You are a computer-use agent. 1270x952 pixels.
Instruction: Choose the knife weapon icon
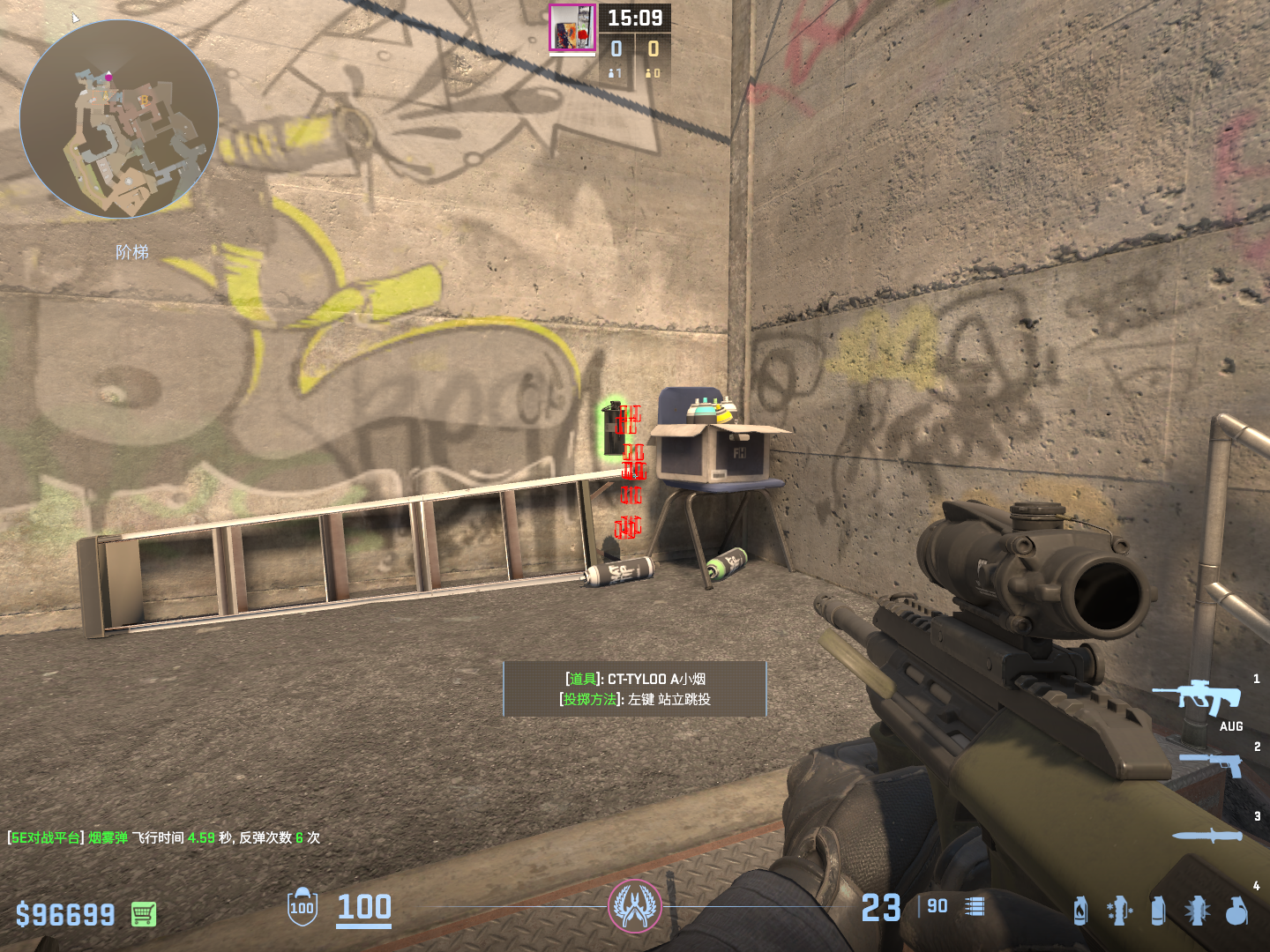point(1206,836)
